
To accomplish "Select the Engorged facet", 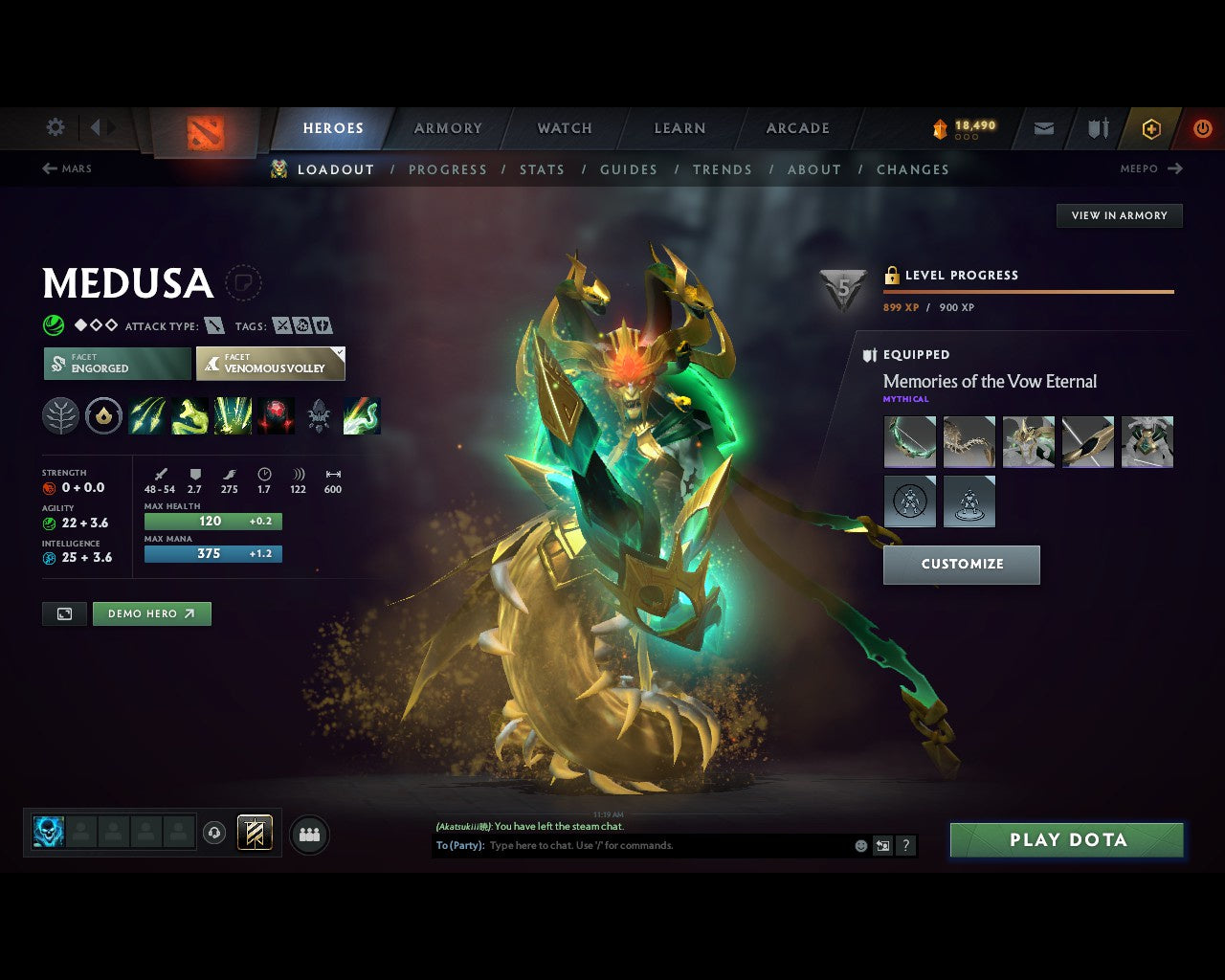I will point(116,364).
